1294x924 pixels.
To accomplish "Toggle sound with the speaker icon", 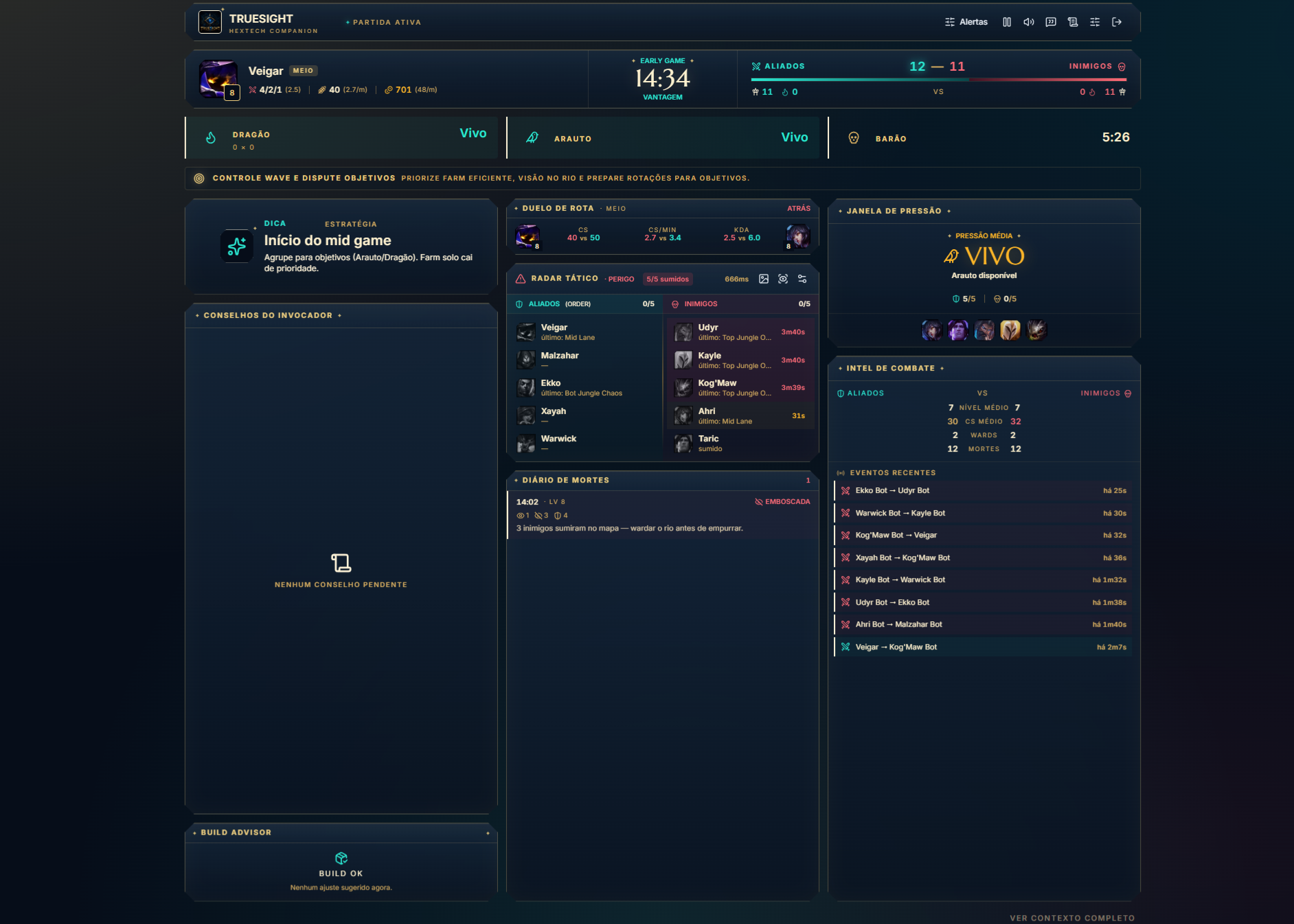I will point(1029,22).
